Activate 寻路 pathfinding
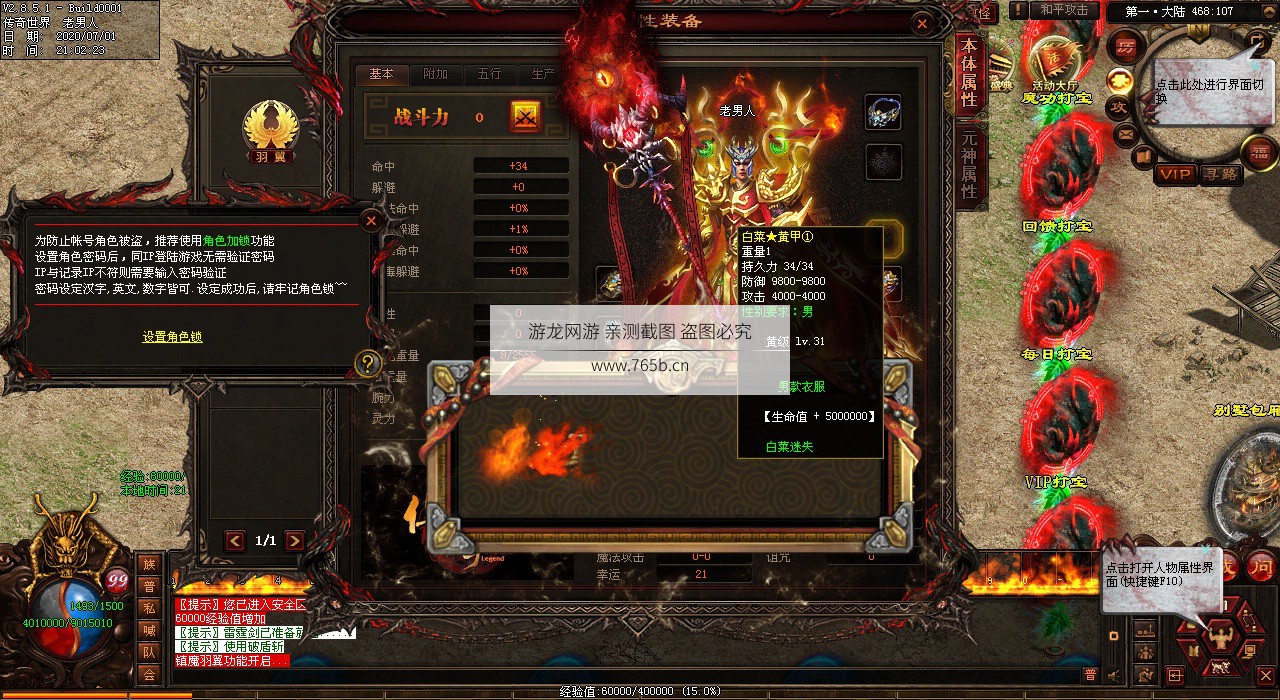Screen dimensions: 1280x700 [1221, 174]
